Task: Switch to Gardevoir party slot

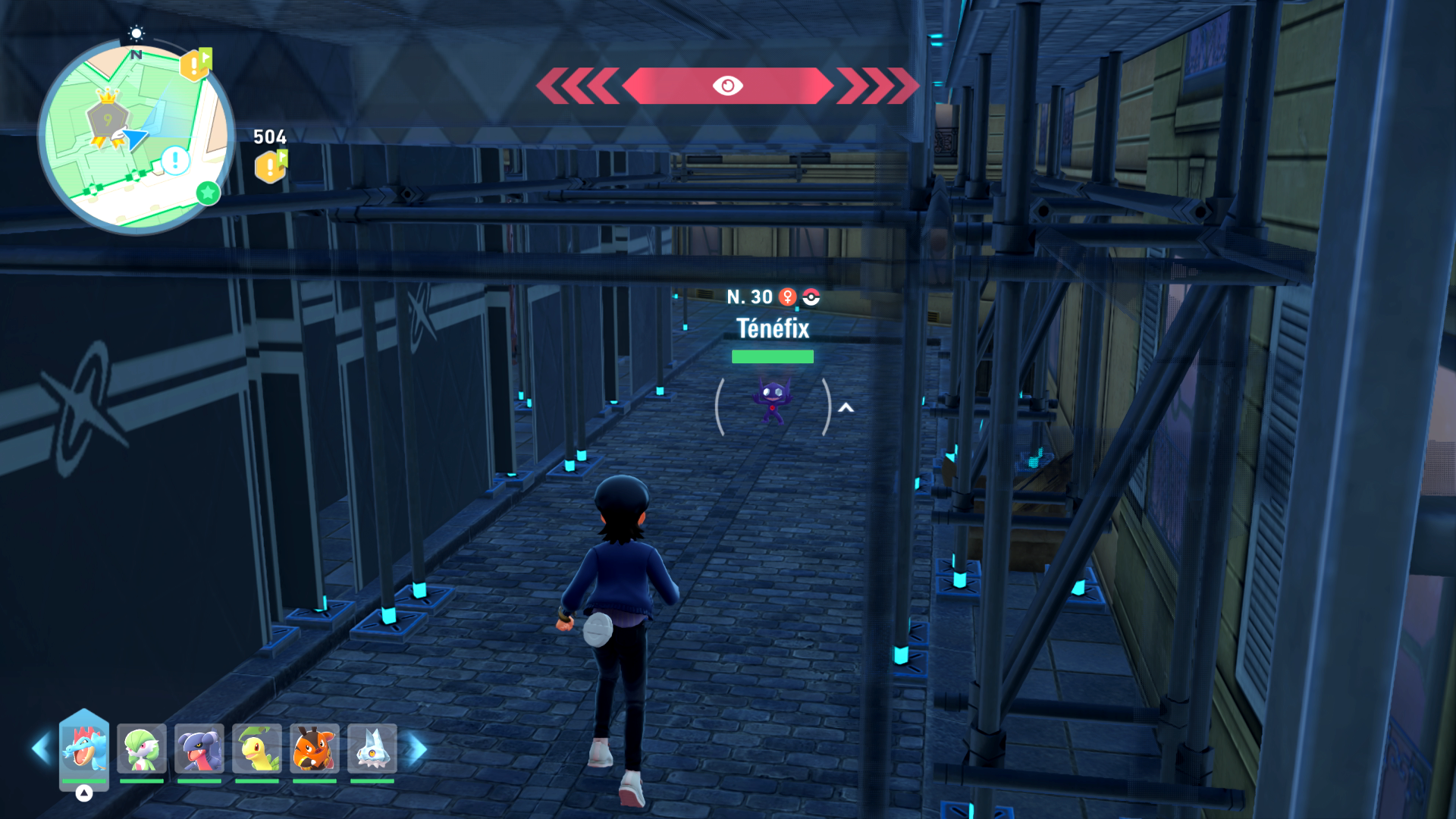Action: pos(142,748)
